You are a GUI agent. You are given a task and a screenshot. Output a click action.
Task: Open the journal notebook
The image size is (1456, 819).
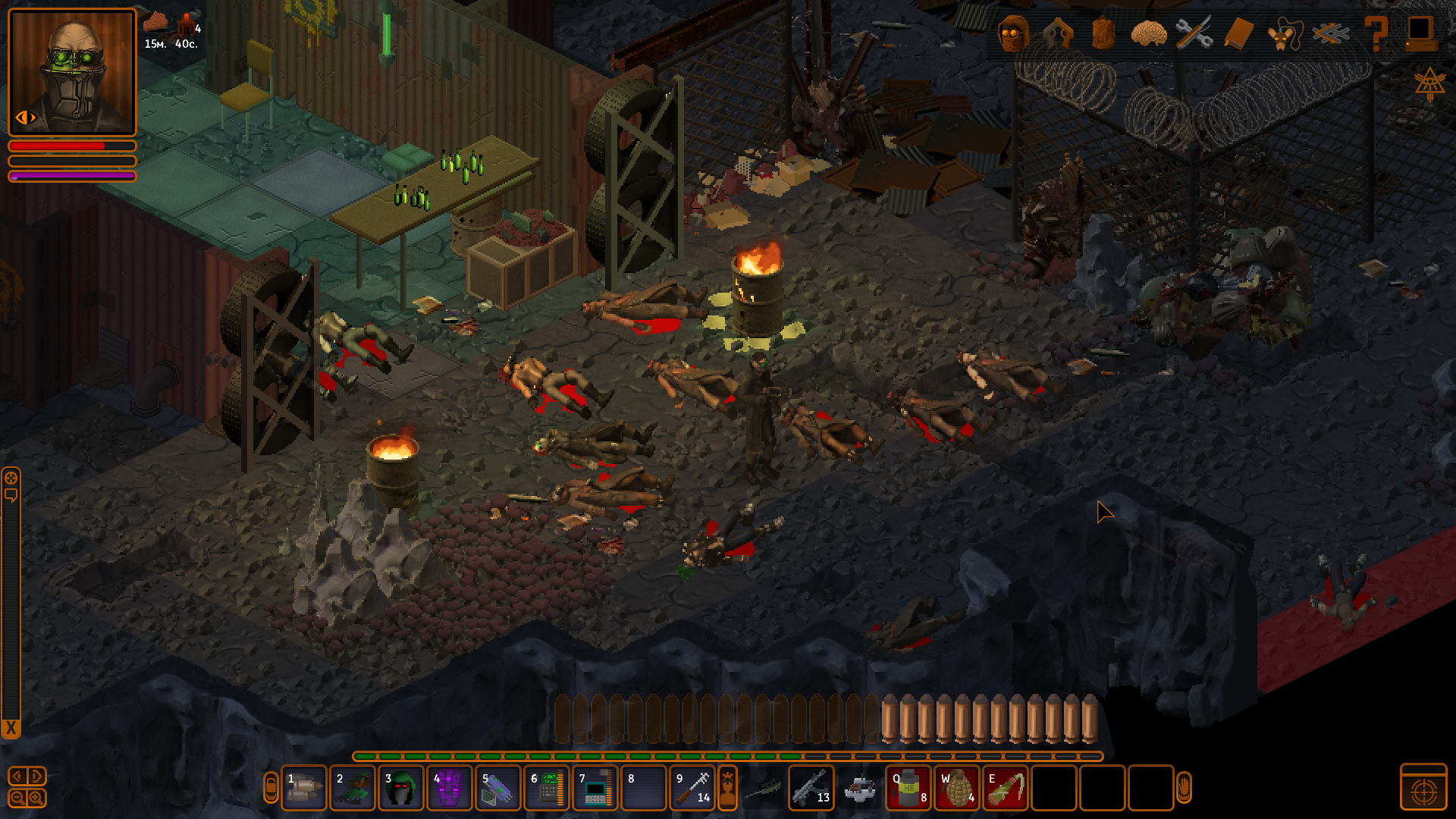click(1239, 33)
